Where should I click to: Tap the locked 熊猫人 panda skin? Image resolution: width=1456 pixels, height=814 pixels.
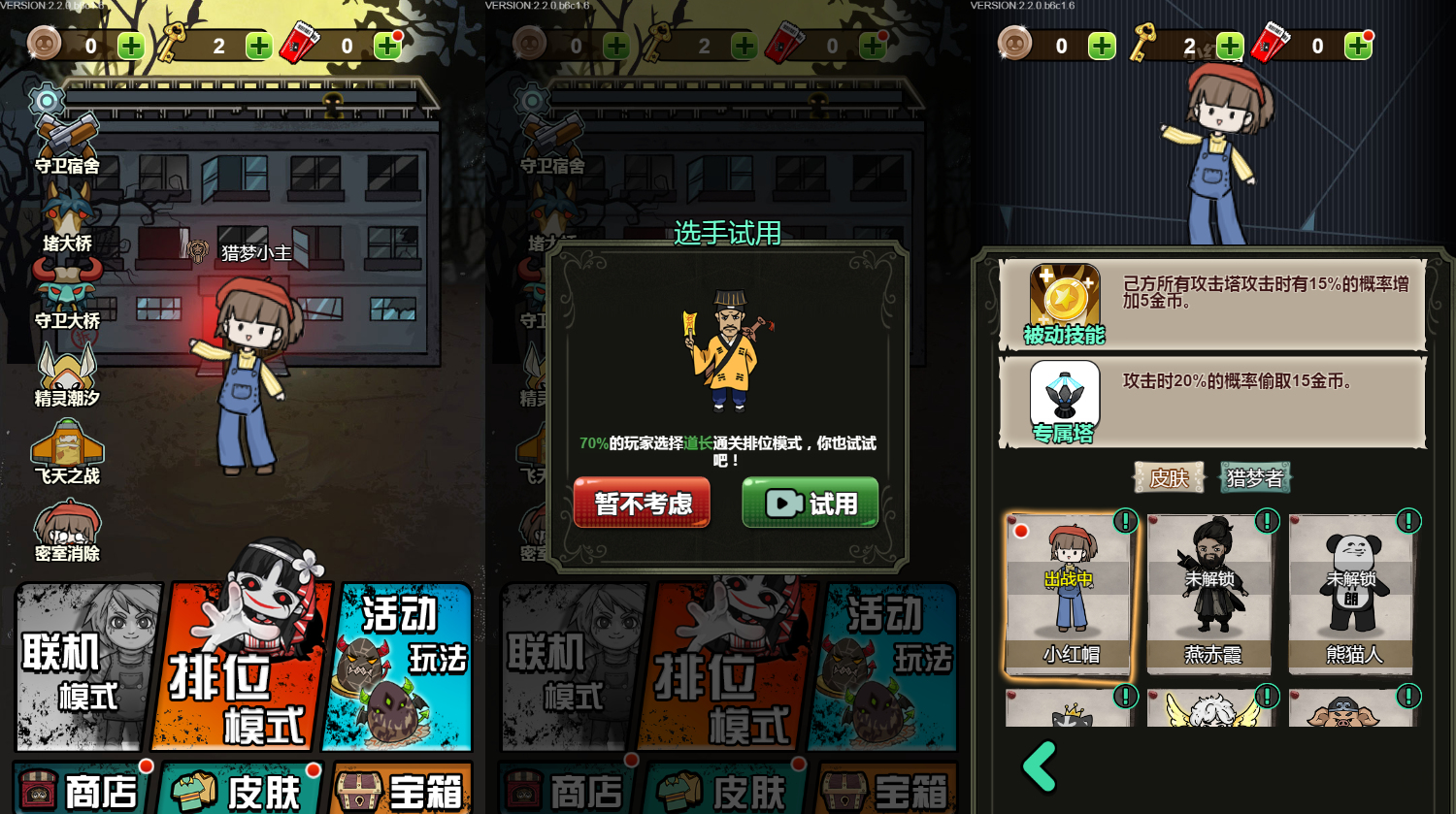click(1351, 597)
